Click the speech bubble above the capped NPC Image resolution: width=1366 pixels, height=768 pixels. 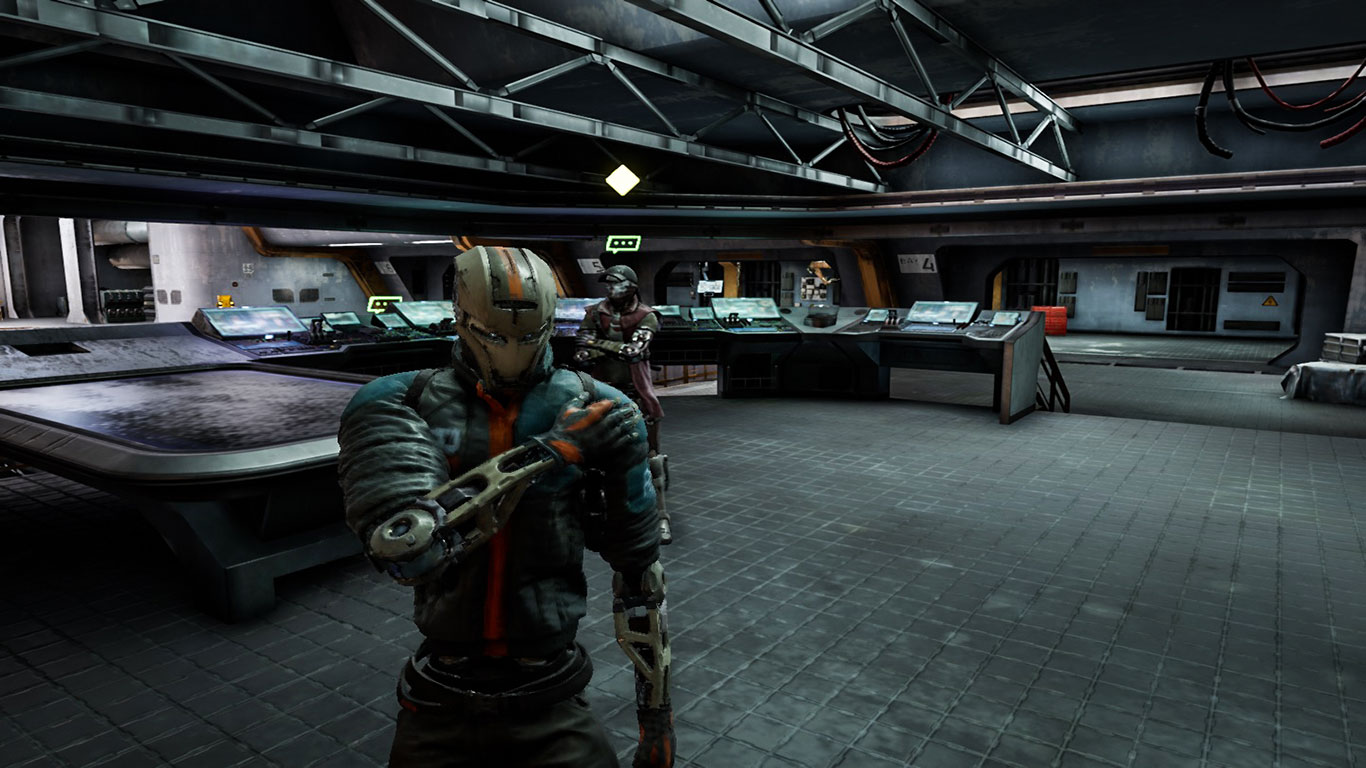coord(622,243)
